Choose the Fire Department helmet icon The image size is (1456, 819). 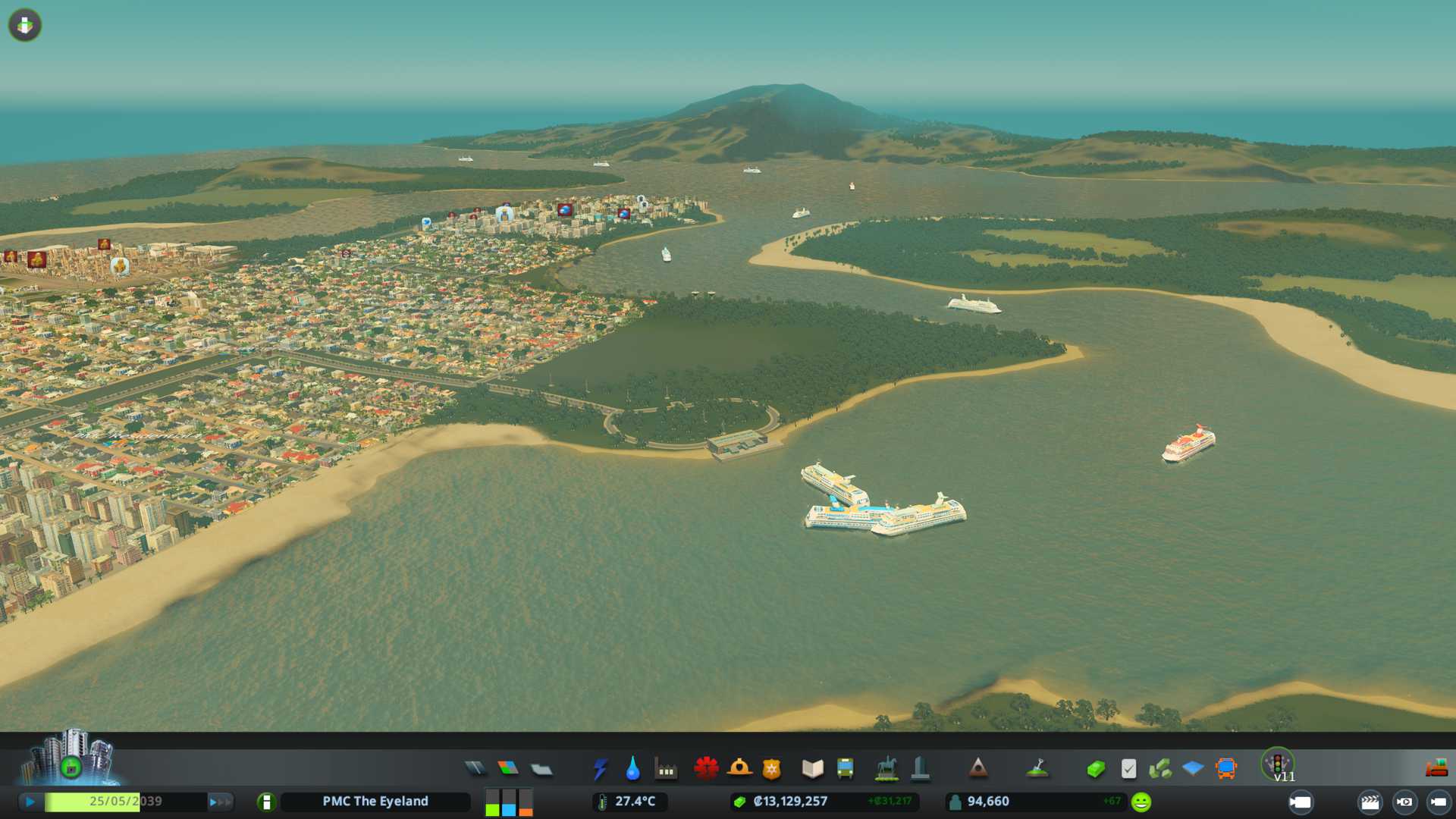[739, 769]
